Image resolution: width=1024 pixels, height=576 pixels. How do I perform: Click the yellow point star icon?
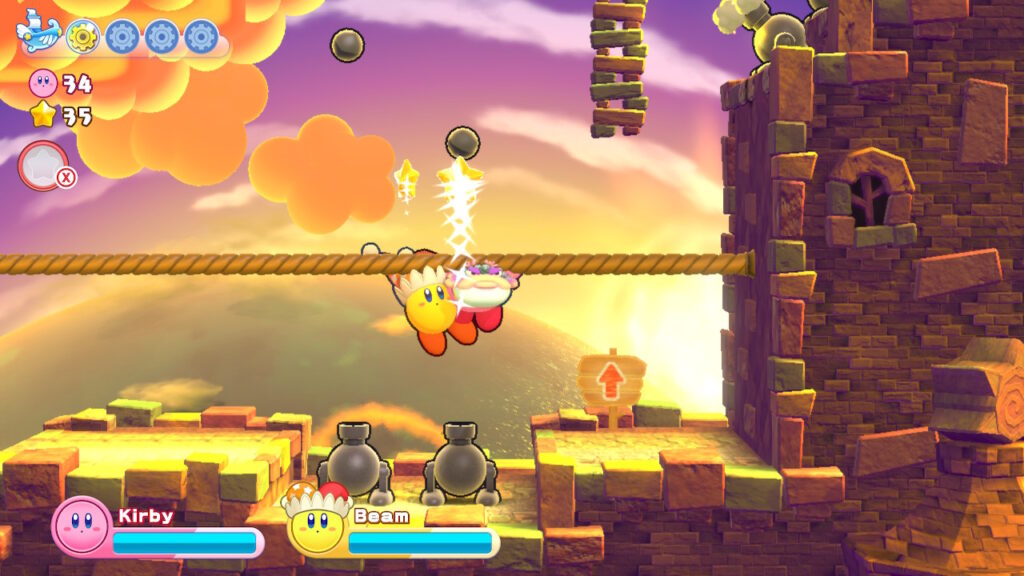point(44,115)
